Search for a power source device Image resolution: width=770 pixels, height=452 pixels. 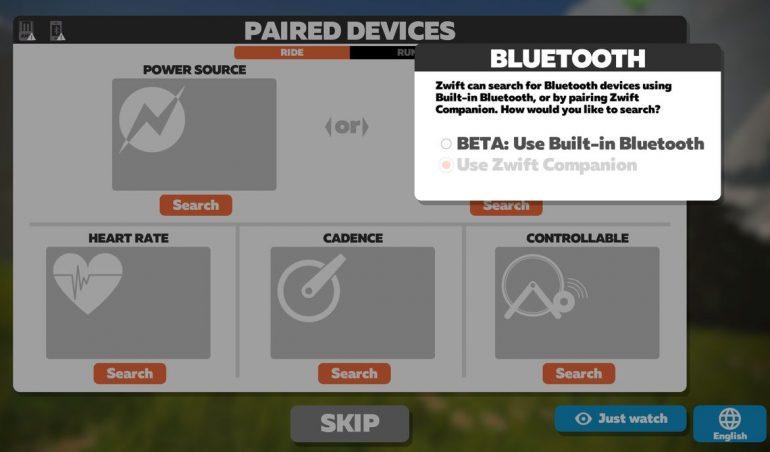(195, 205)
